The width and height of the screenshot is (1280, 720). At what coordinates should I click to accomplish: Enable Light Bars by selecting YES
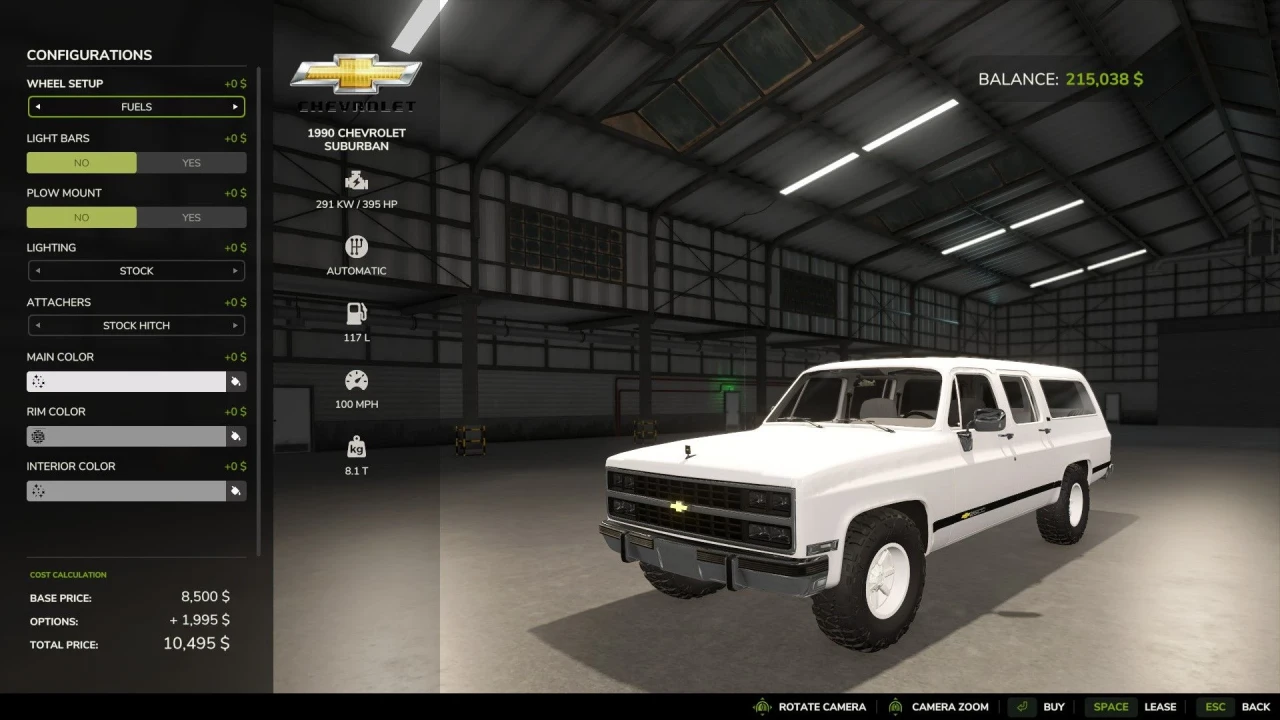tap(190, 162)
